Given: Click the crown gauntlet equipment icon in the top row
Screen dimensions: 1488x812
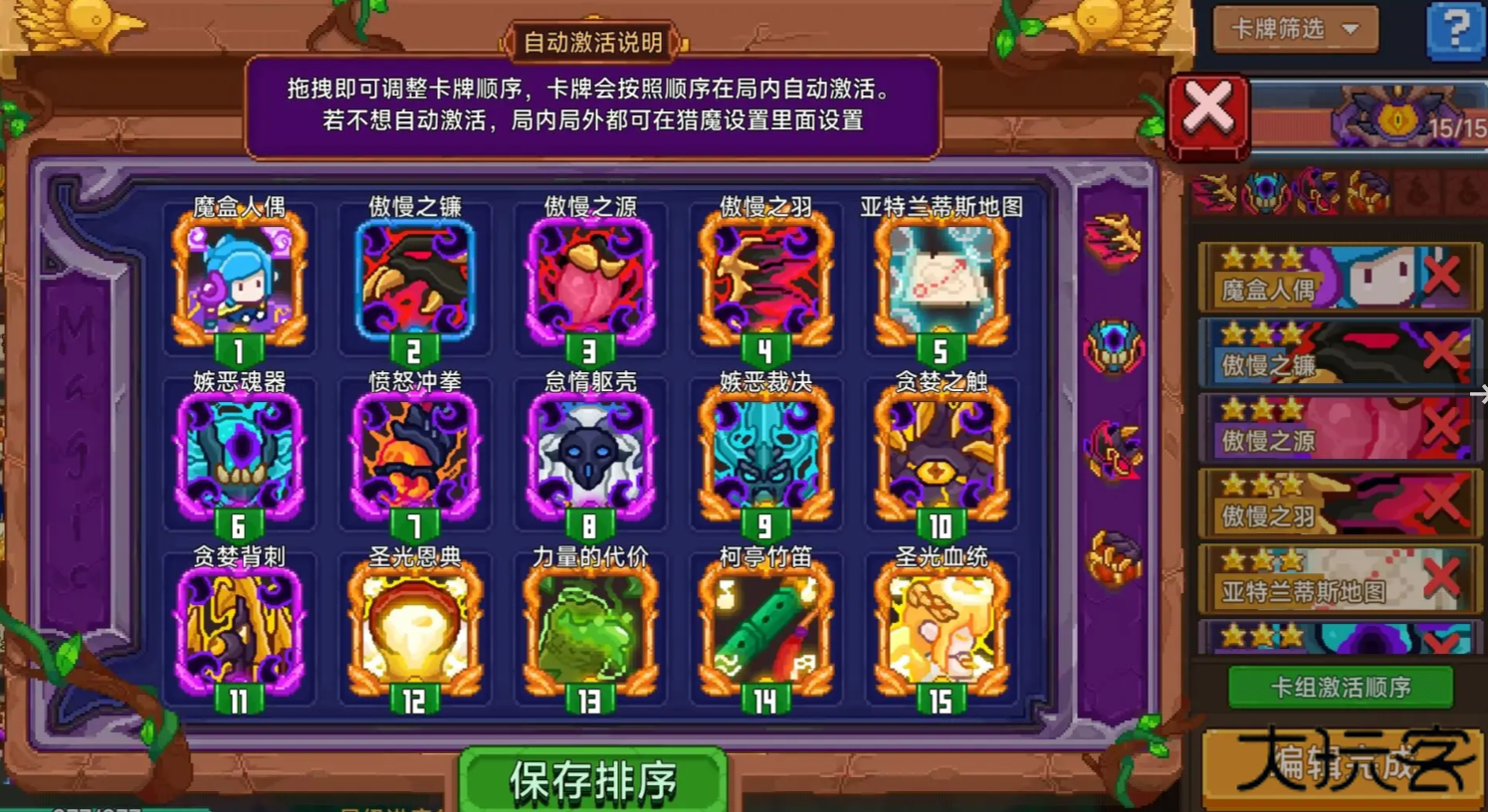Looking at the screenshot, I should [x=1366, y=192].
